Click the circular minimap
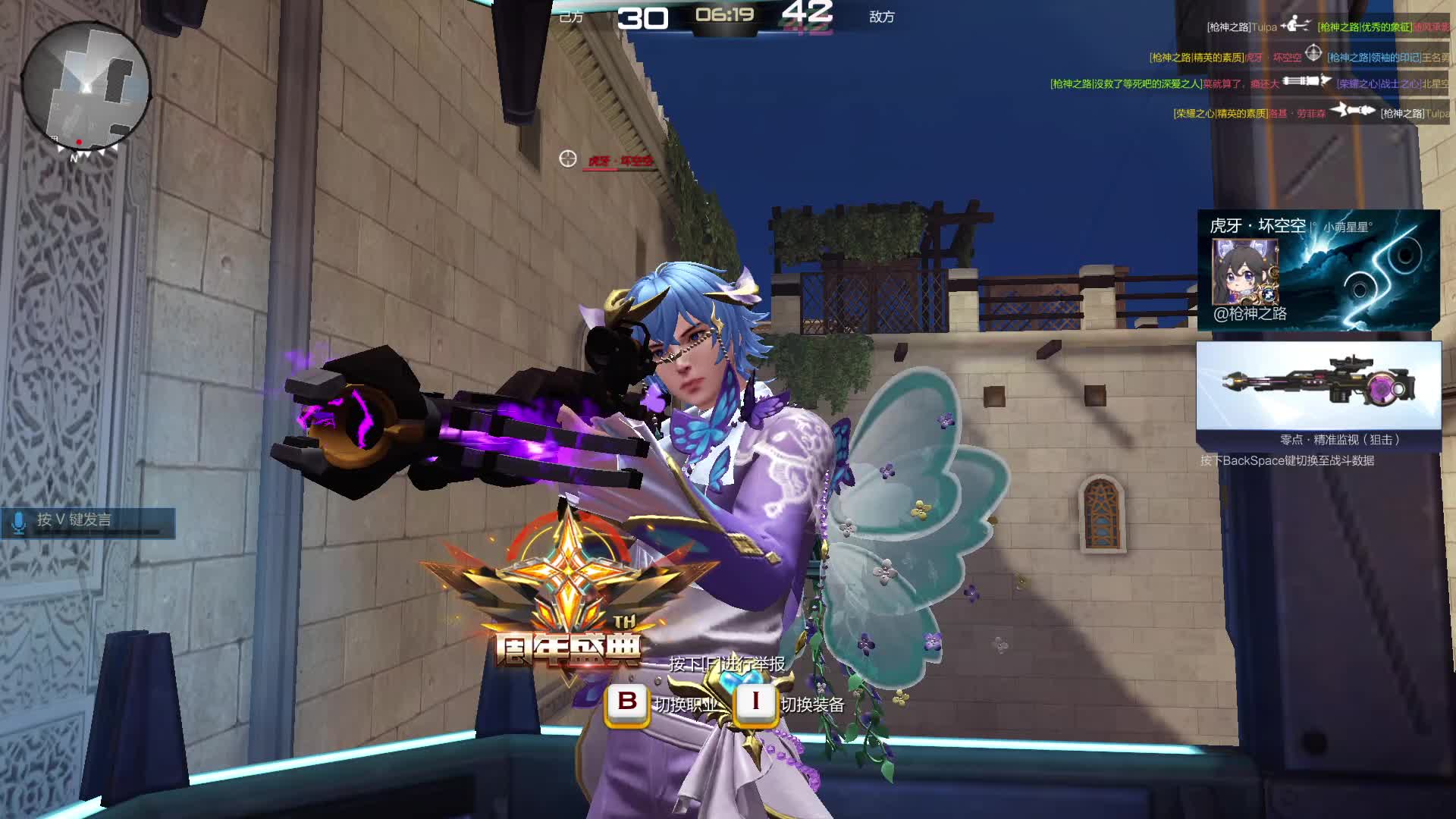This screenshot has height=819, width=1456. pos(86,87)
